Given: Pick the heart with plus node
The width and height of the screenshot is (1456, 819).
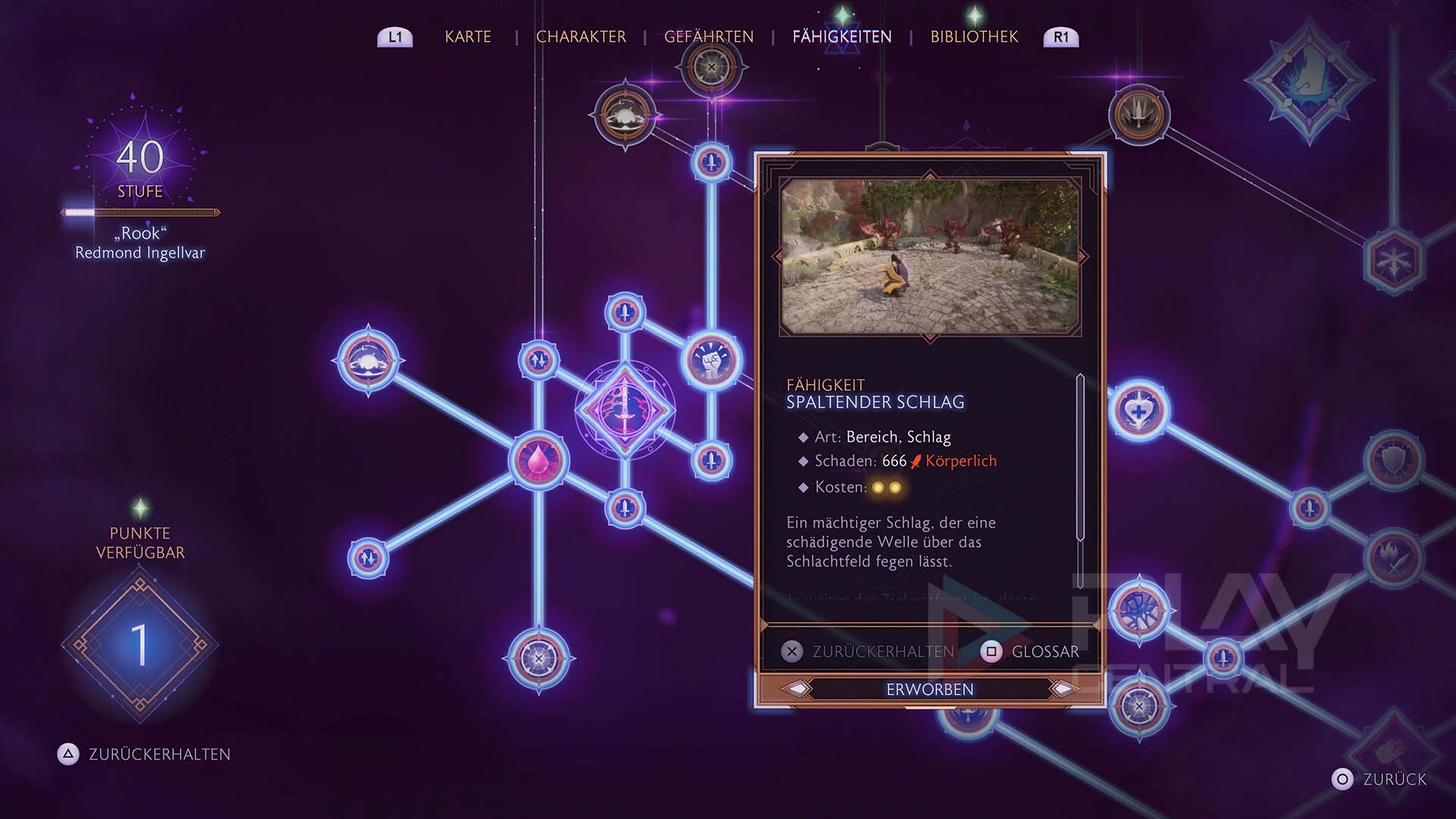Looking at the screenshot, I should coord(1139,411).
